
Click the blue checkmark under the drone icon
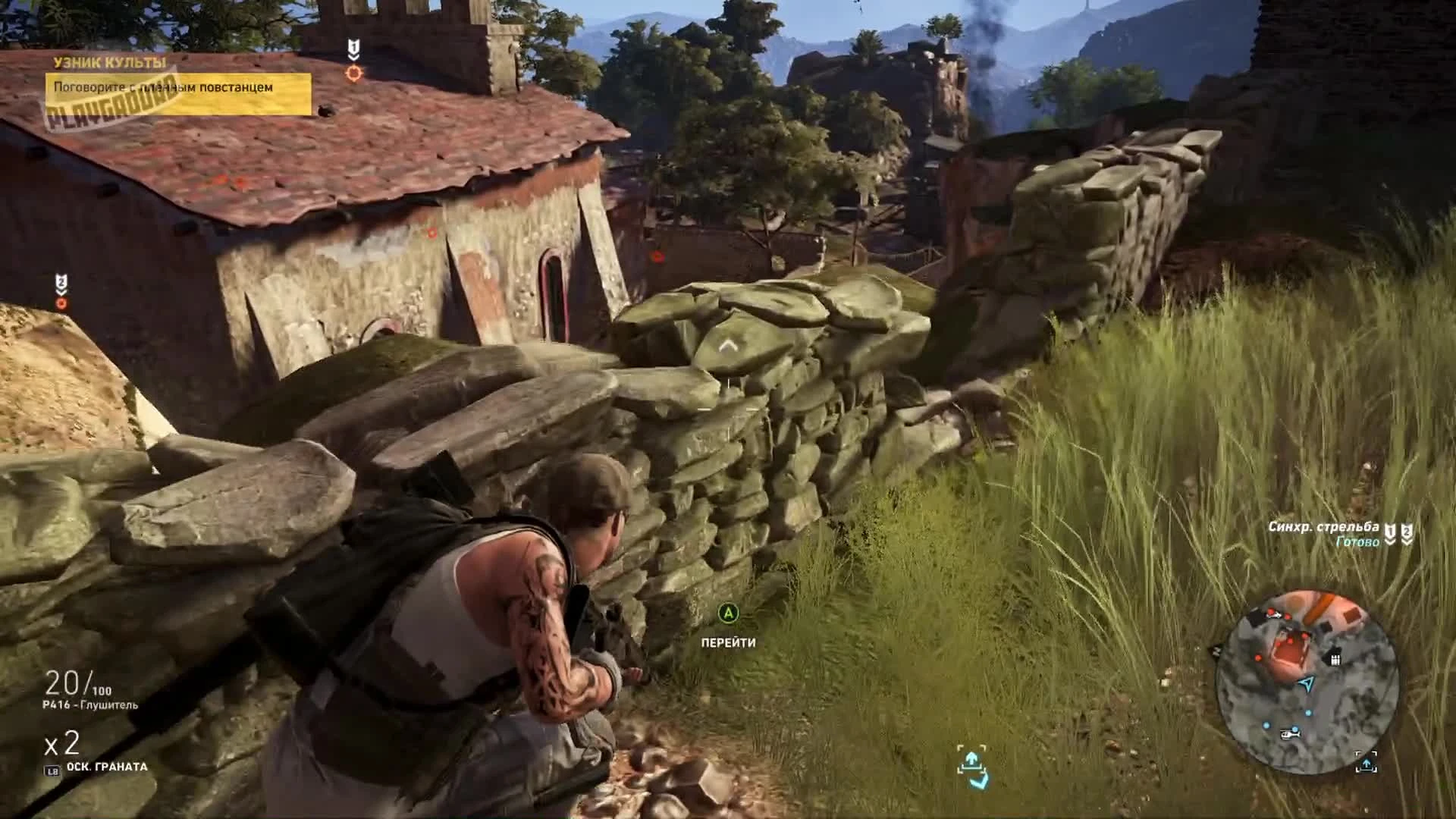pyautogui.click(x=979, y=782)
